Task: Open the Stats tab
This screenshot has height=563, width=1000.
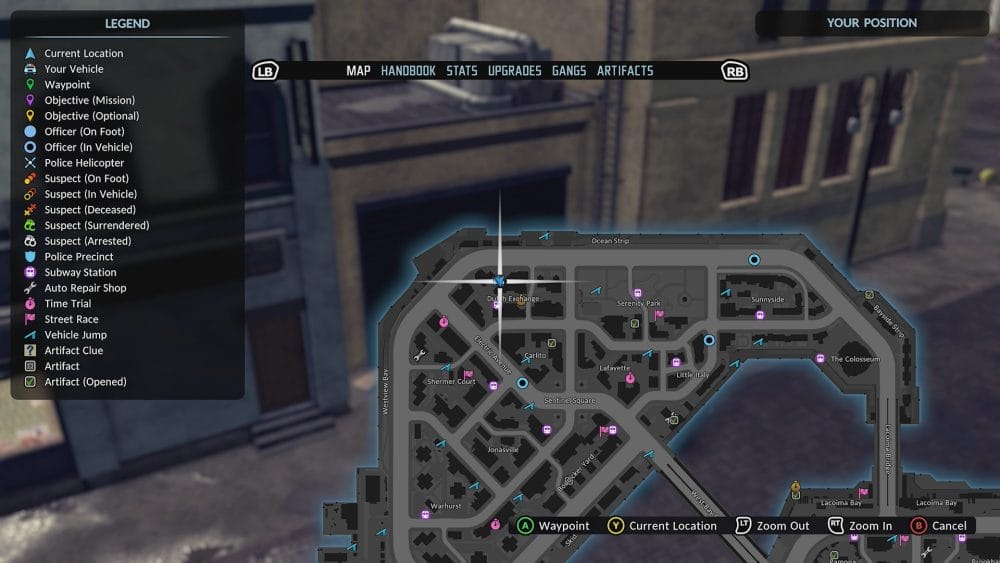Action: [x=462, y=71]
